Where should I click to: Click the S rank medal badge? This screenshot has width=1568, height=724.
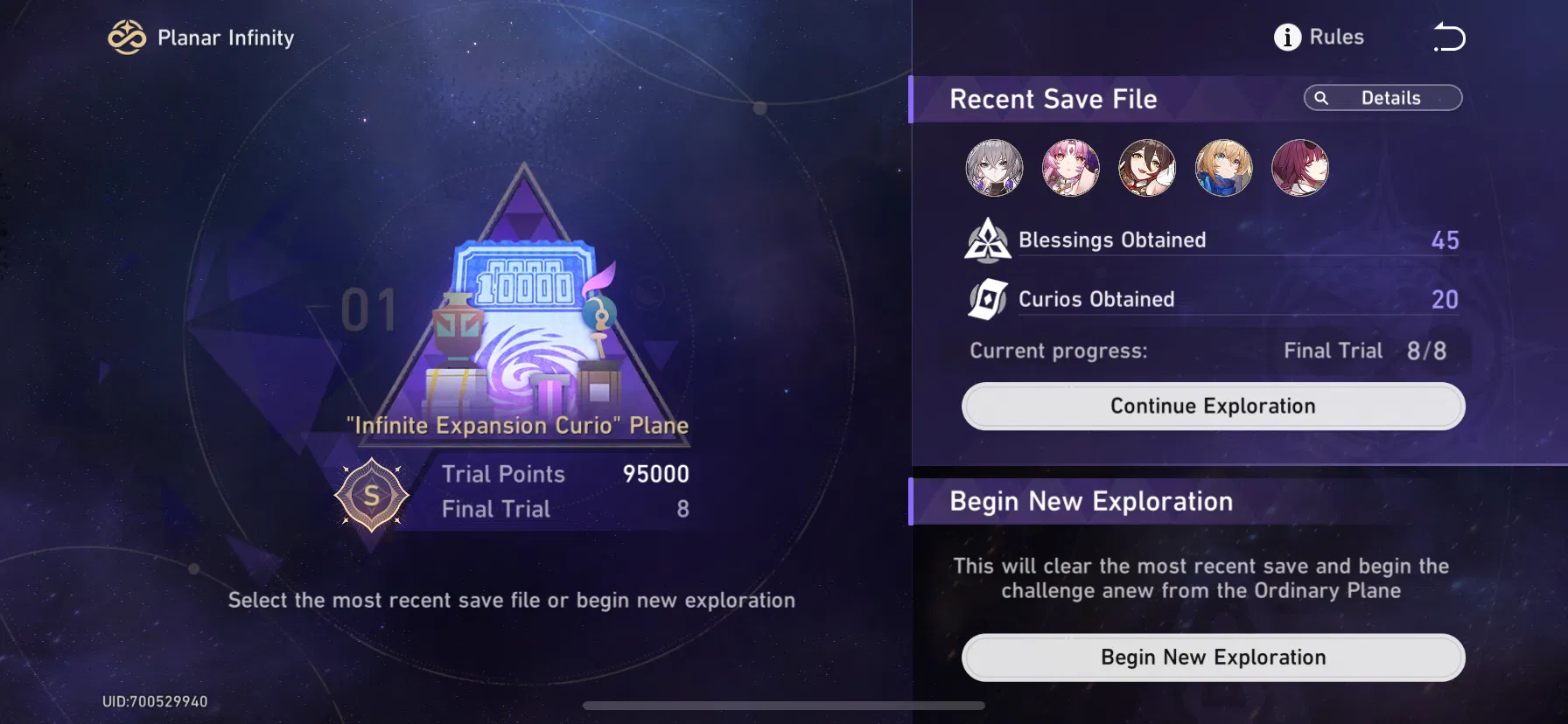[x=374, y=496]
